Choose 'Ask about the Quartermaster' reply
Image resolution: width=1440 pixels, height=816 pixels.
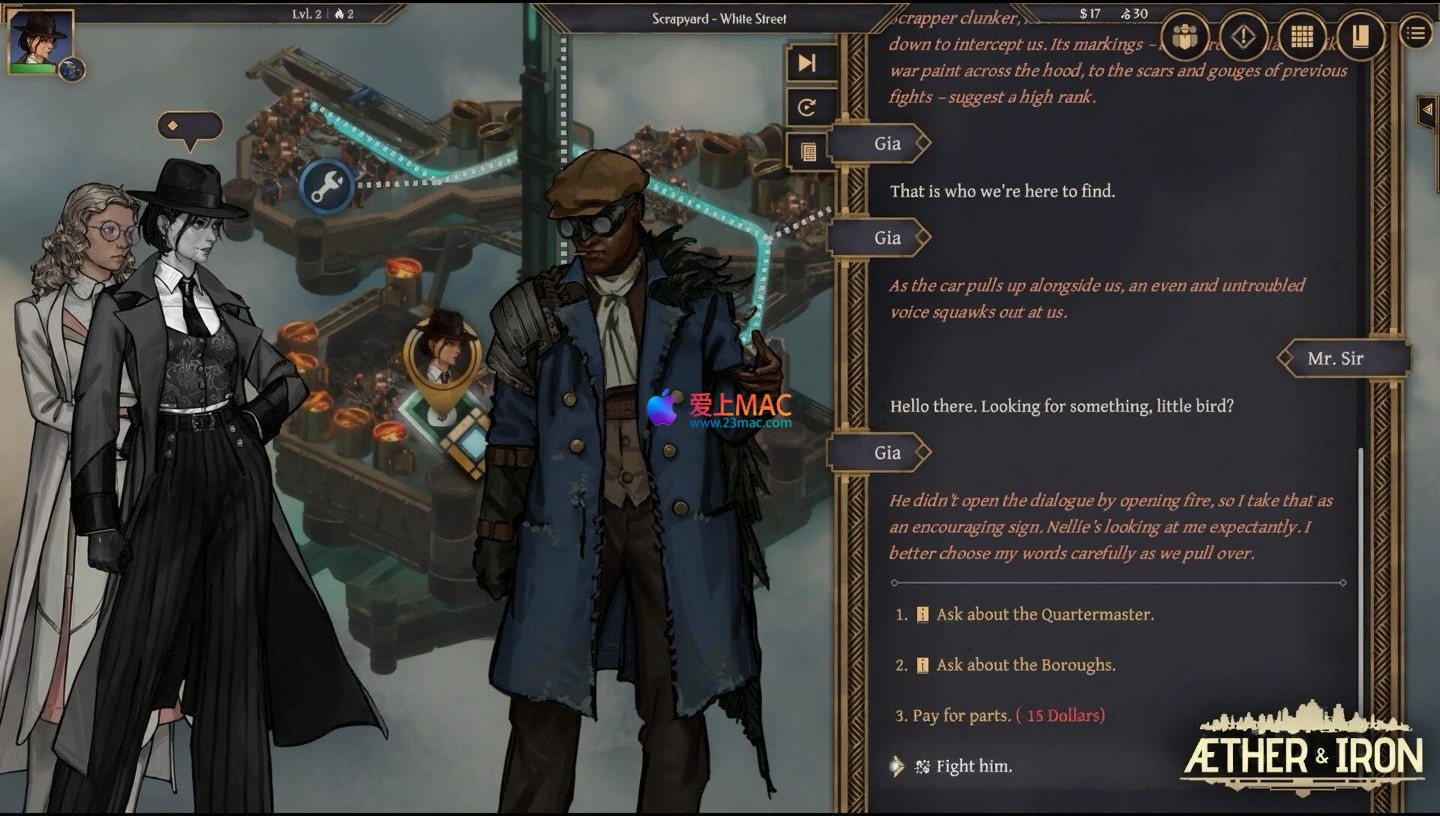[1044, 614]
